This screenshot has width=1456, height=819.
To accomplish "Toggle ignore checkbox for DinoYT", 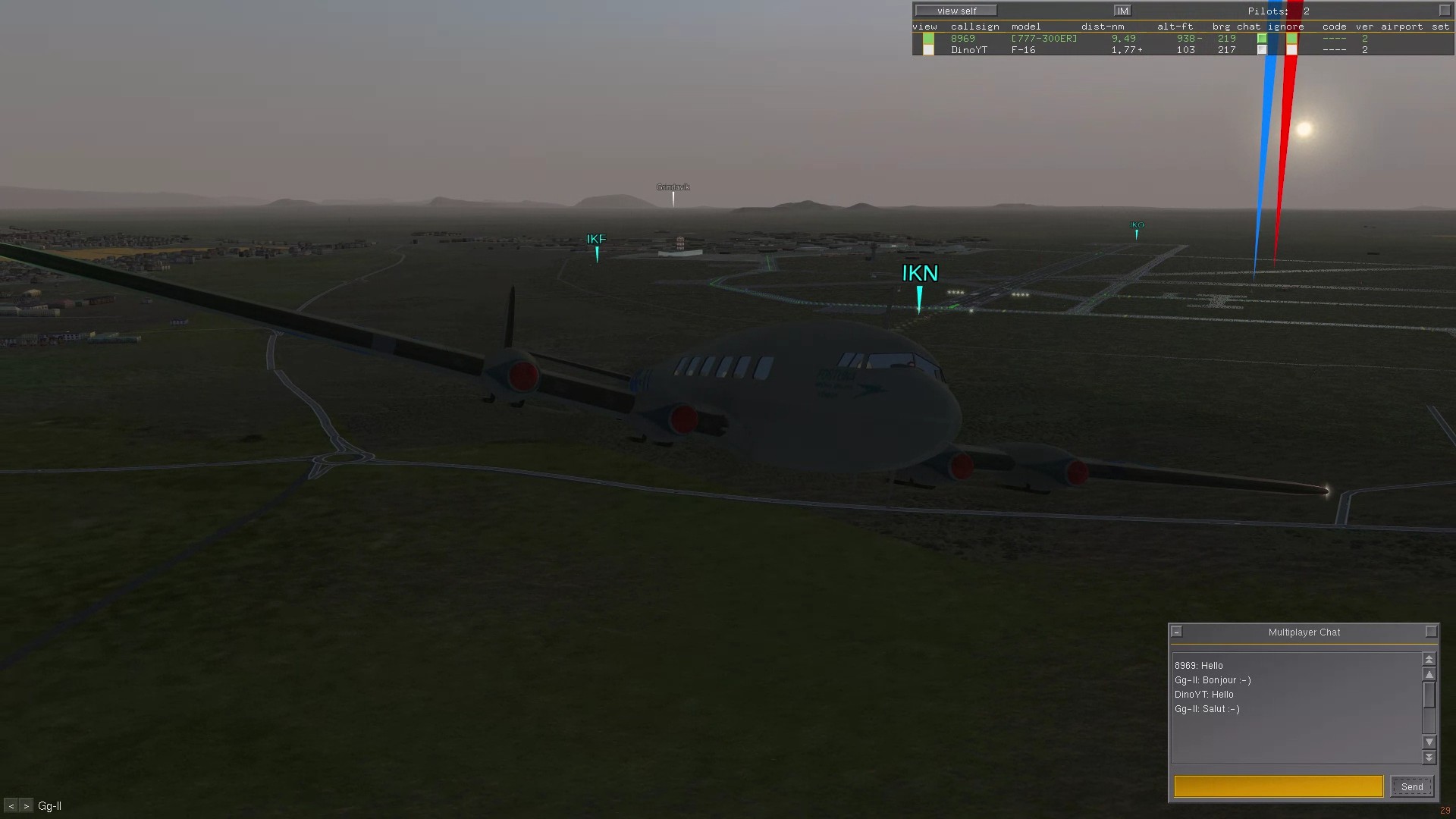I will pyautogui.click(x=1291, y=50).
